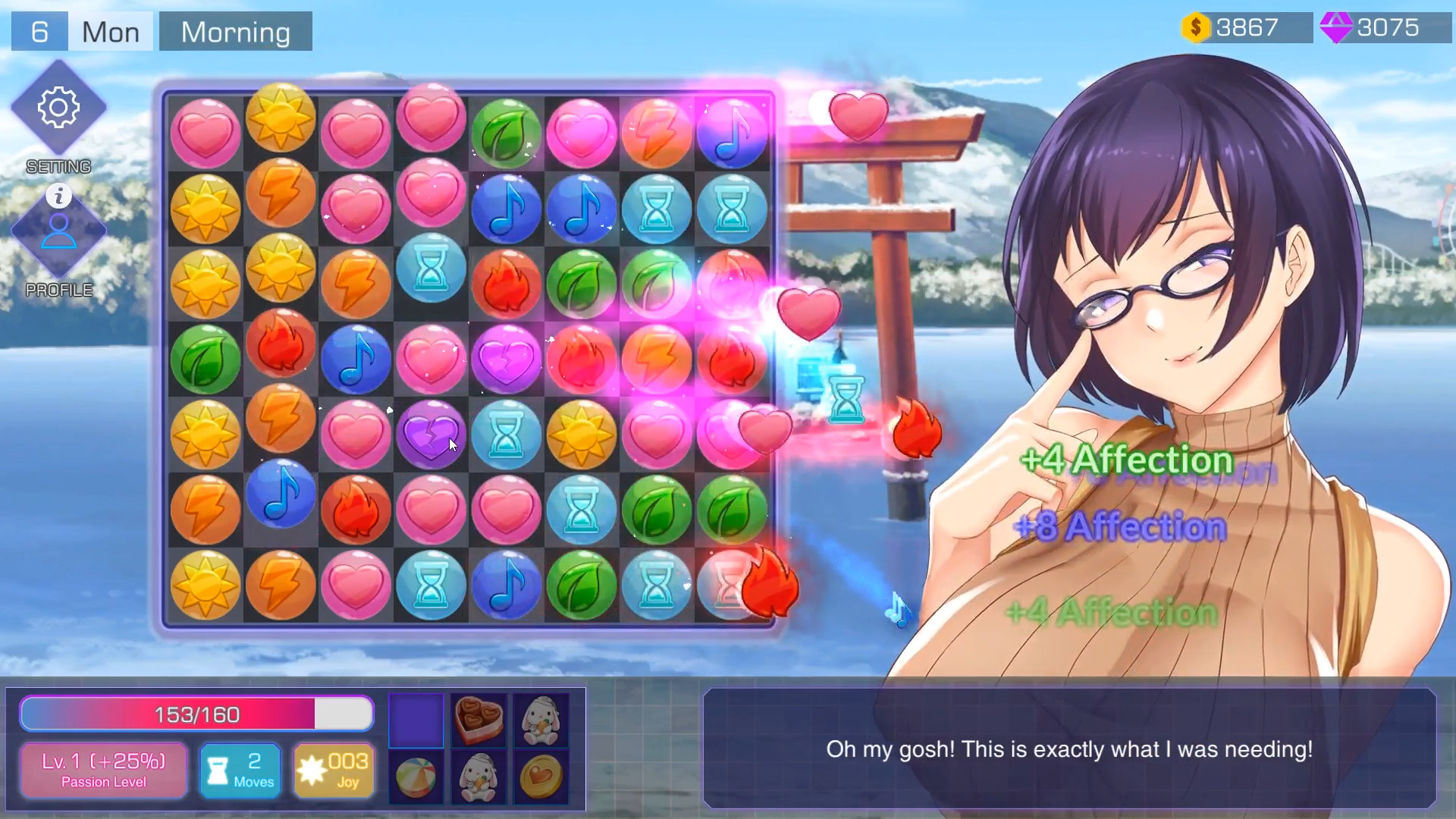The image size is (1456, 819).
Task: Switch to the Morning tab
Action: [x=235, y=31]
